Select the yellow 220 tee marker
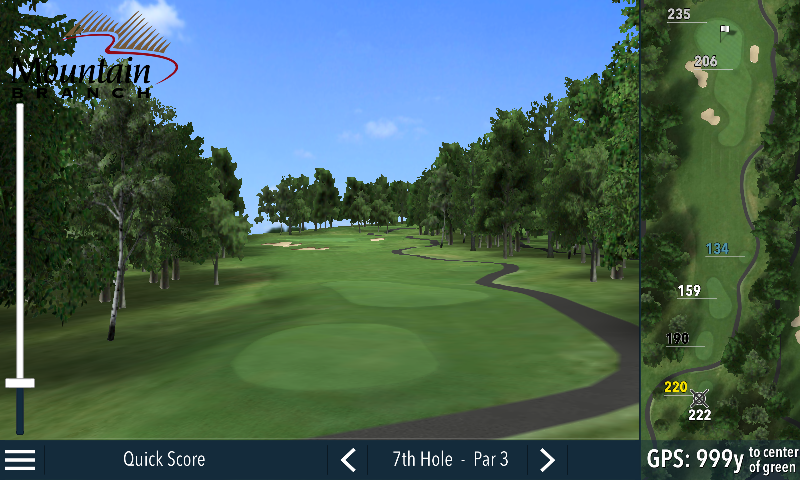Viewport: 800px width, 480px height. pos(676,387)
